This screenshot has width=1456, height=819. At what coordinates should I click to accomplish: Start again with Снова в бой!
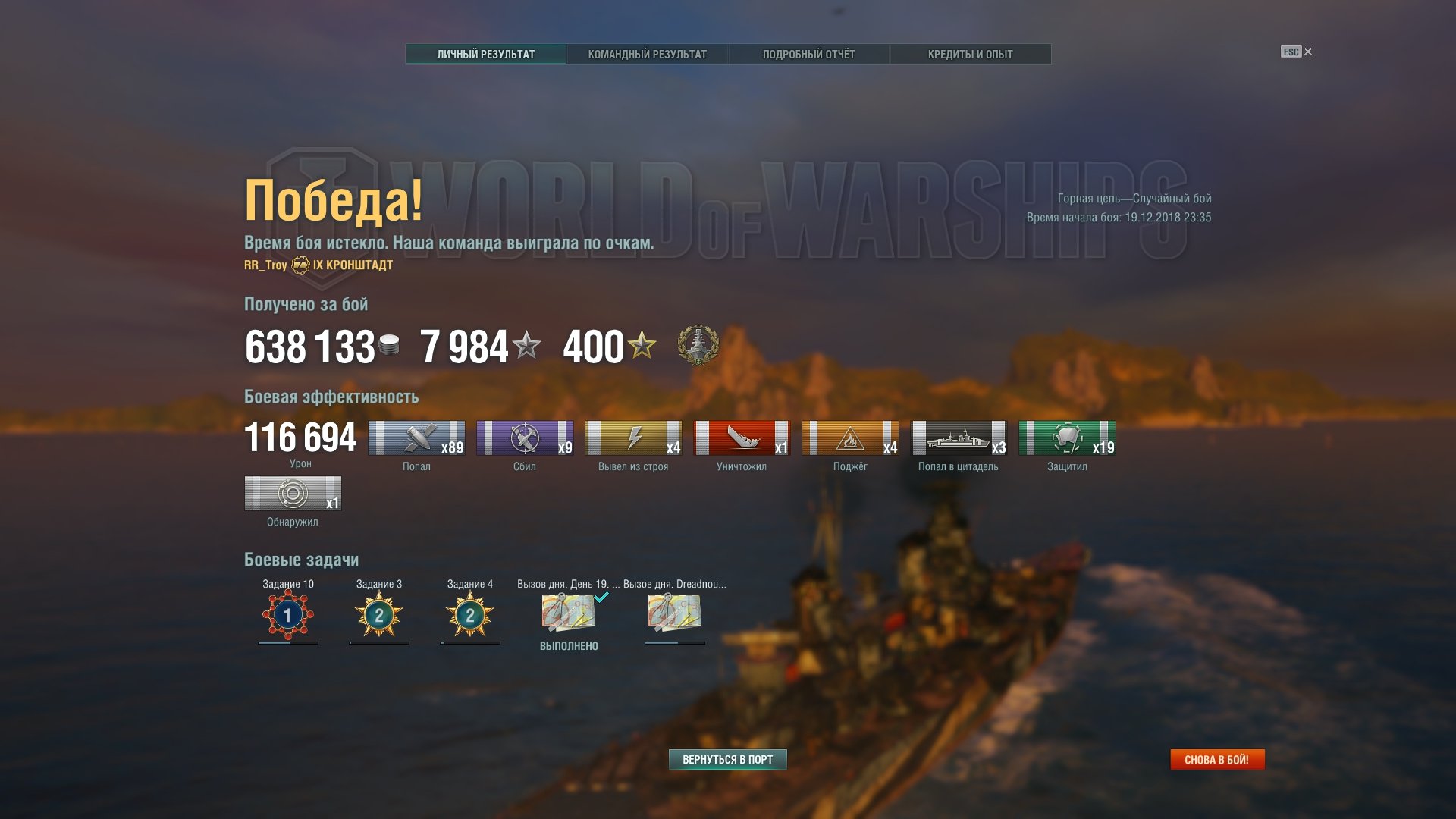[1216, 759]
